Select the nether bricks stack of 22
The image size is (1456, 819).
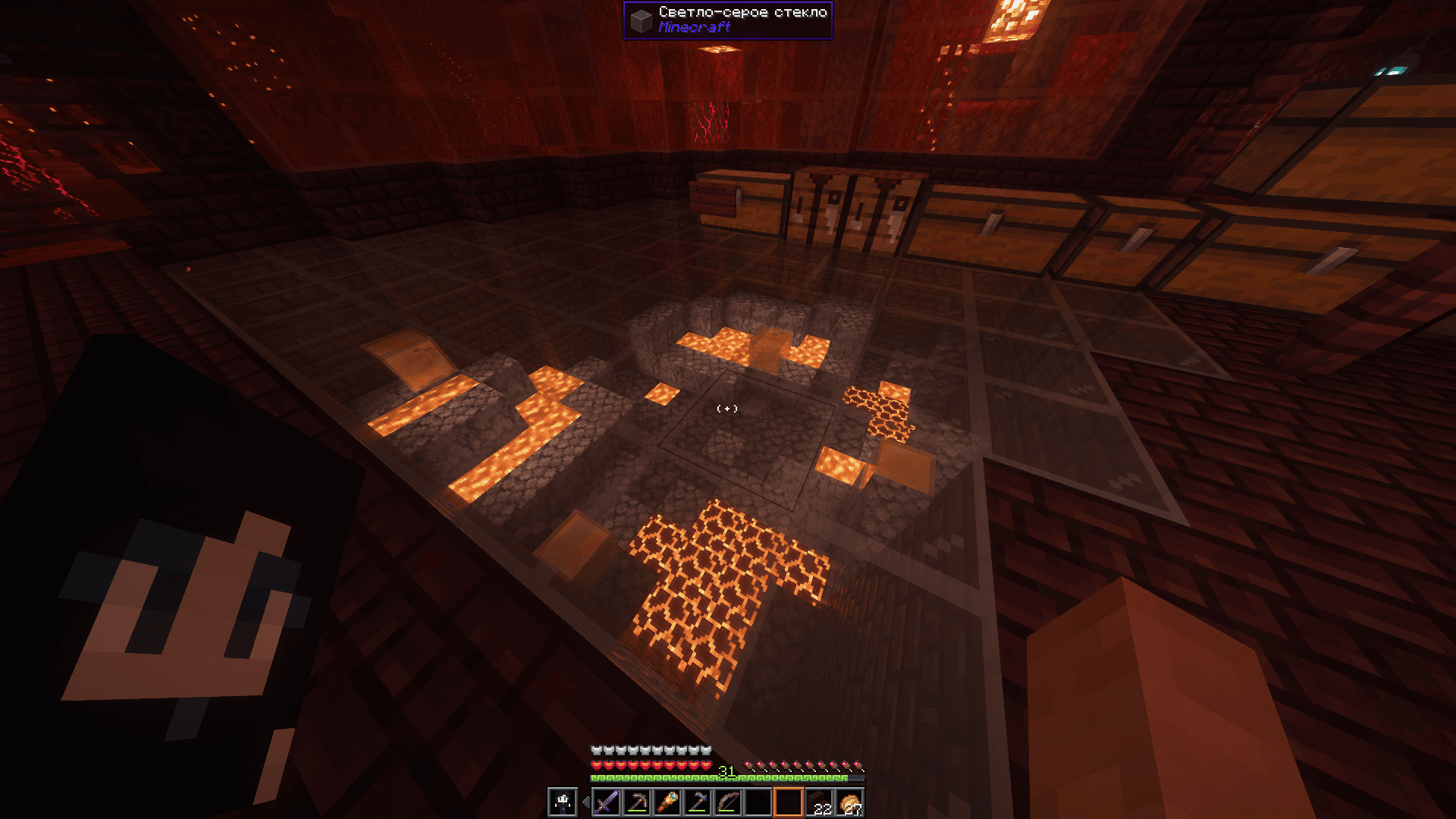pos(819,802)
